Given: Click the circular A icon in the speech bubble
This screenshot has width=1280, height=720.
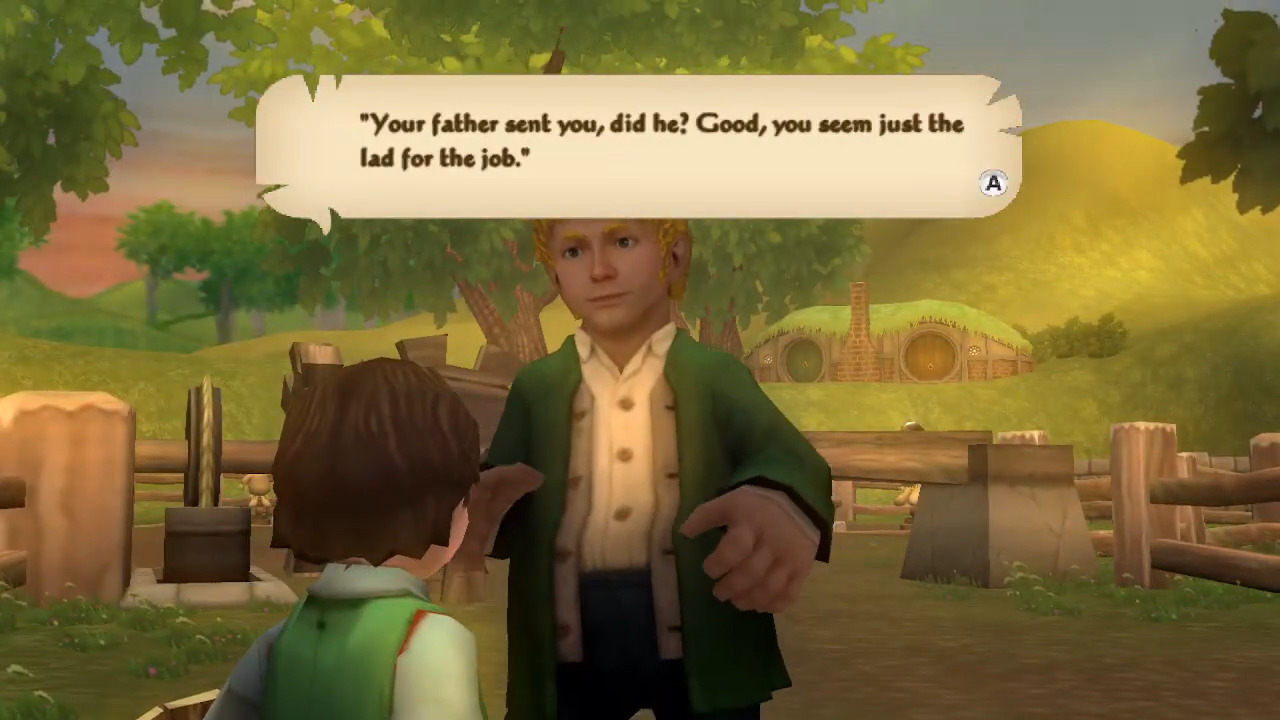Looking at the screenshot, I should coord(993,184).
